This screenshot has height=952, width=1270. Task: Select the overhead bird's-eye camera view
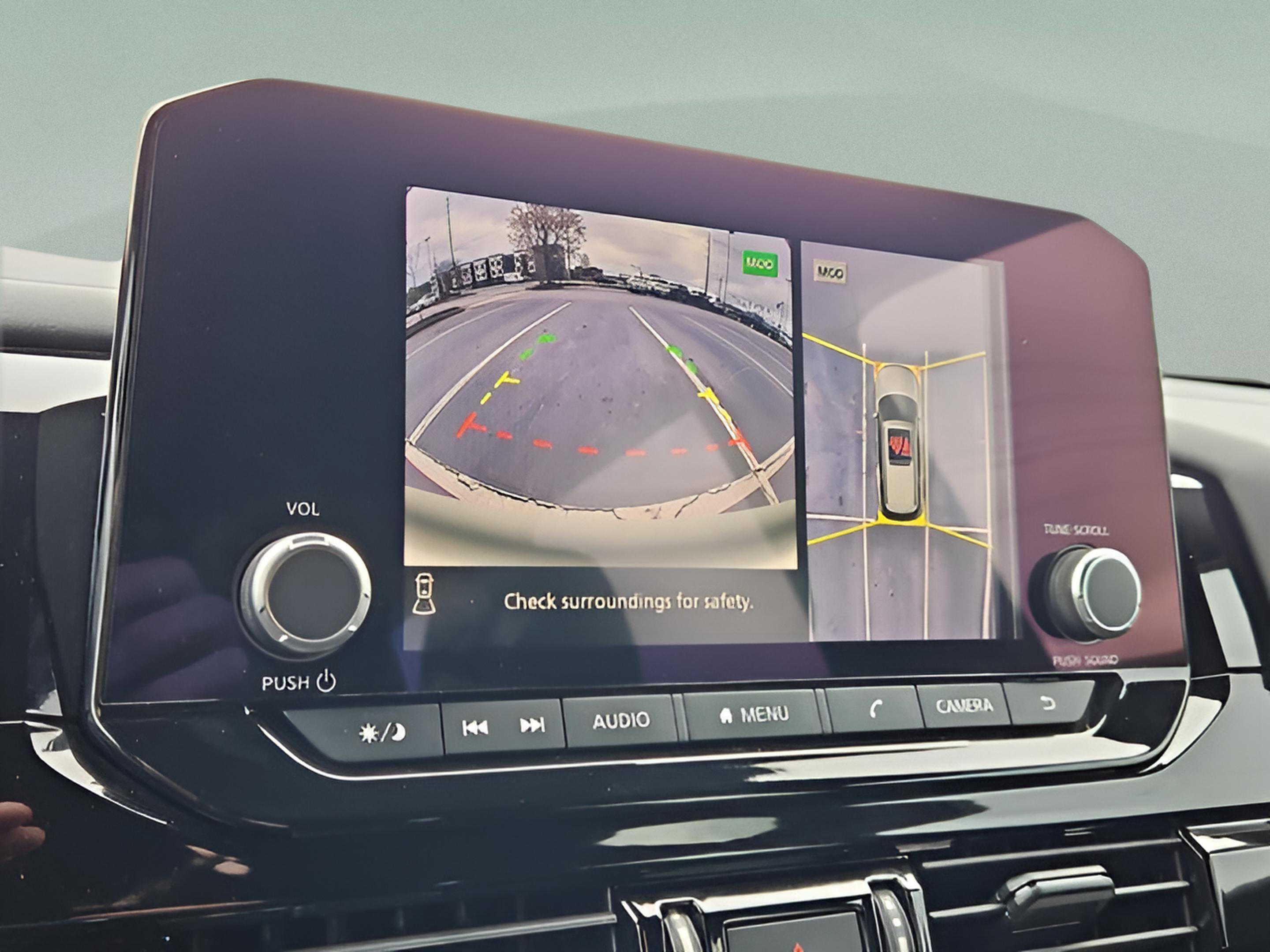900,442
